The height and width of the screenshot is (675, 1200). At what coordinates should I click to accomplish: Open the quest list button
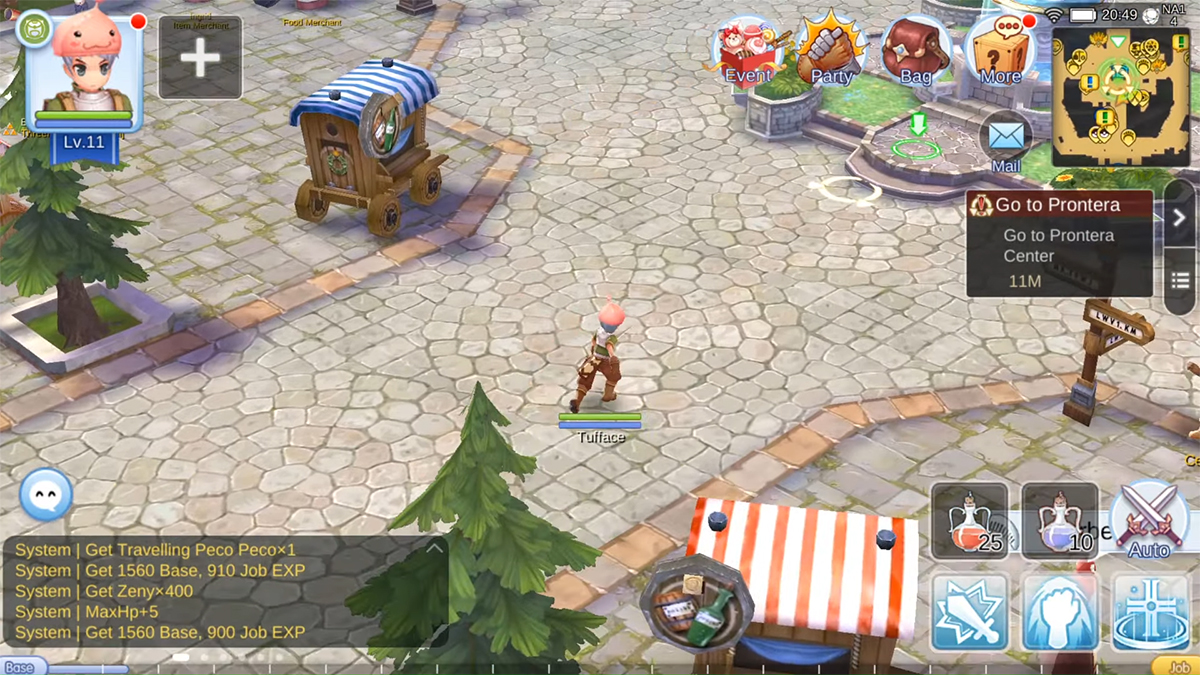1180,281
